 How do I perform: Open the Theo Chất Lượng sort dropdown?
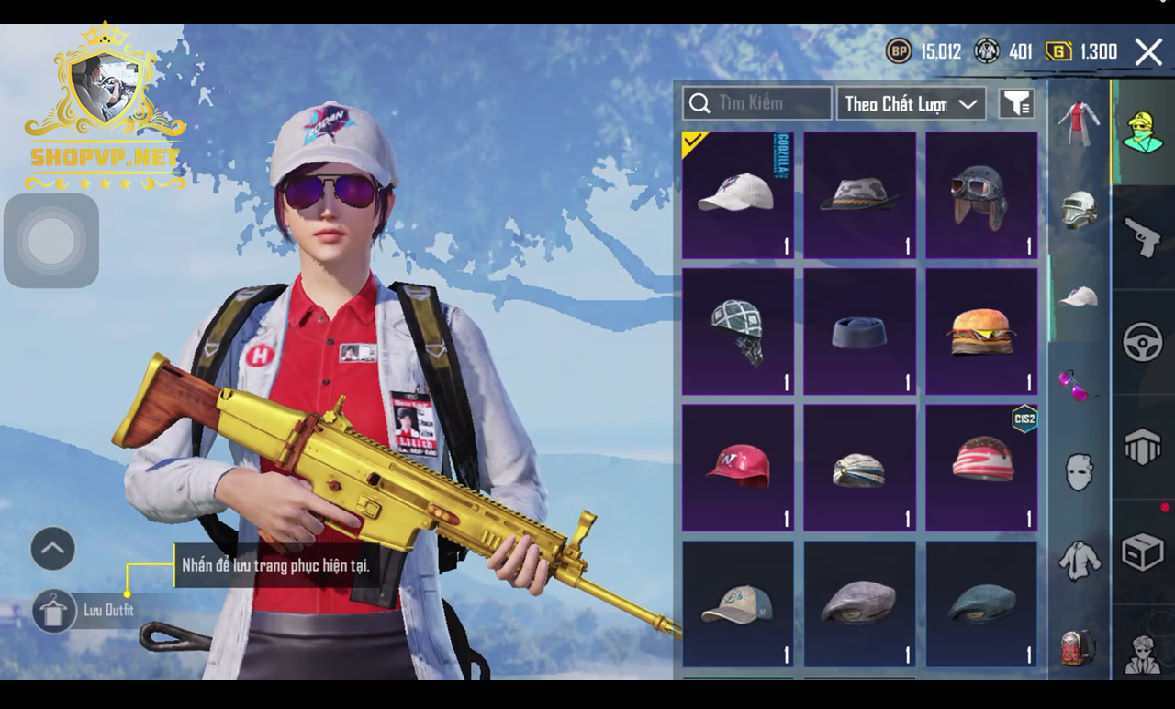pyautogui.click(x=910, y=104)
